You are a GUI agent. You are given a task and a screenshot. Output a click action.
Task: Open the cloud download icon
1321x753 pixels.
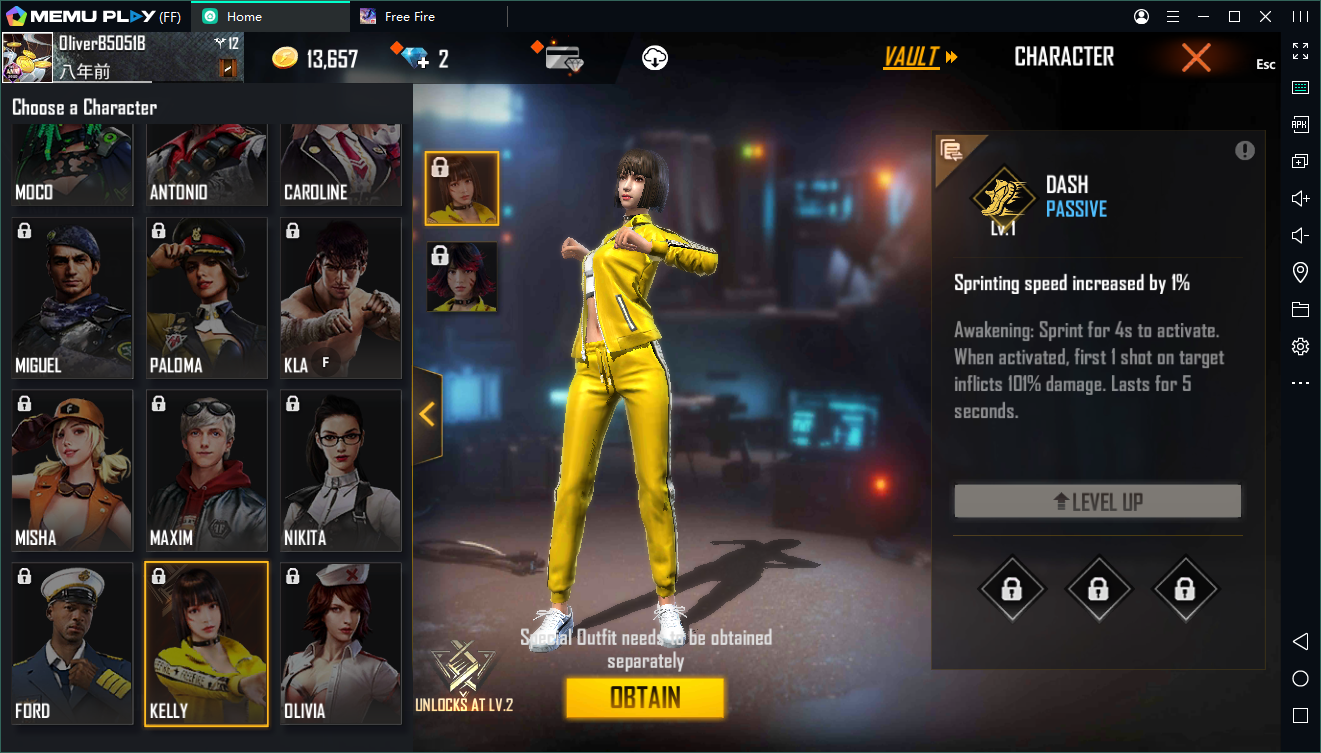point(655,58)
